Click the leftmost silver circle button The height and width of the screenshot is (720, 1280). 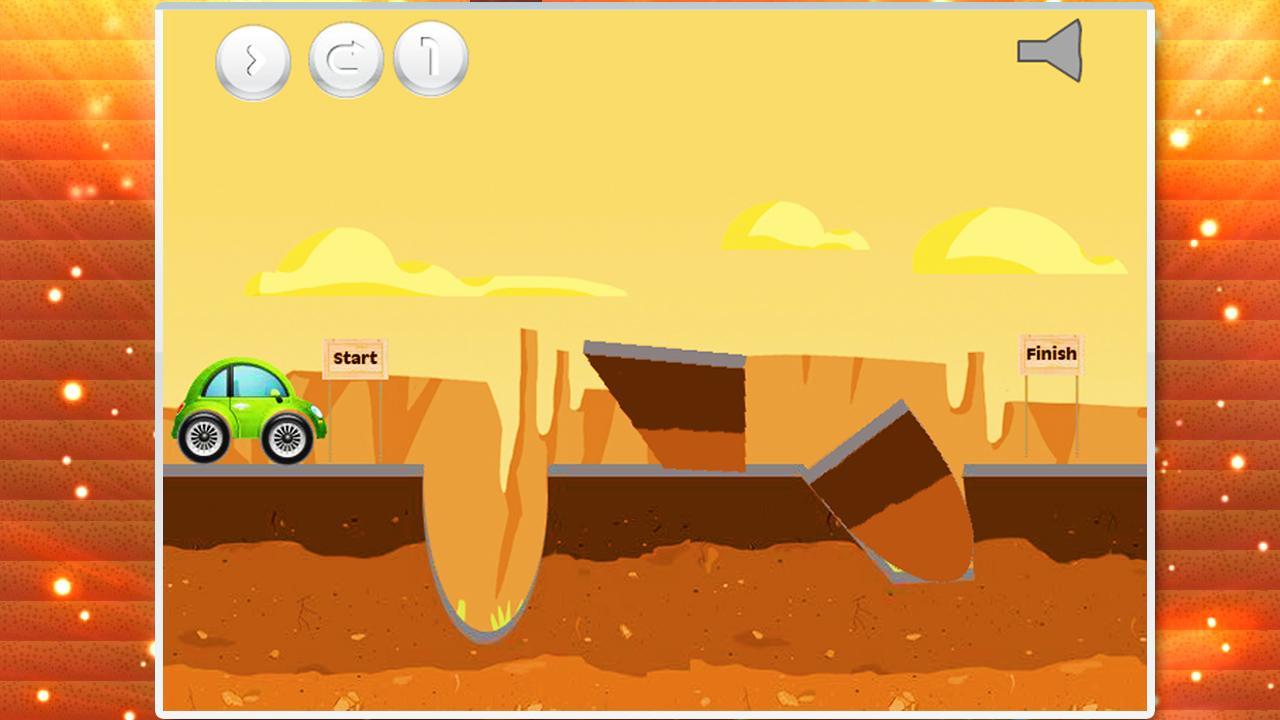(252, 58)
